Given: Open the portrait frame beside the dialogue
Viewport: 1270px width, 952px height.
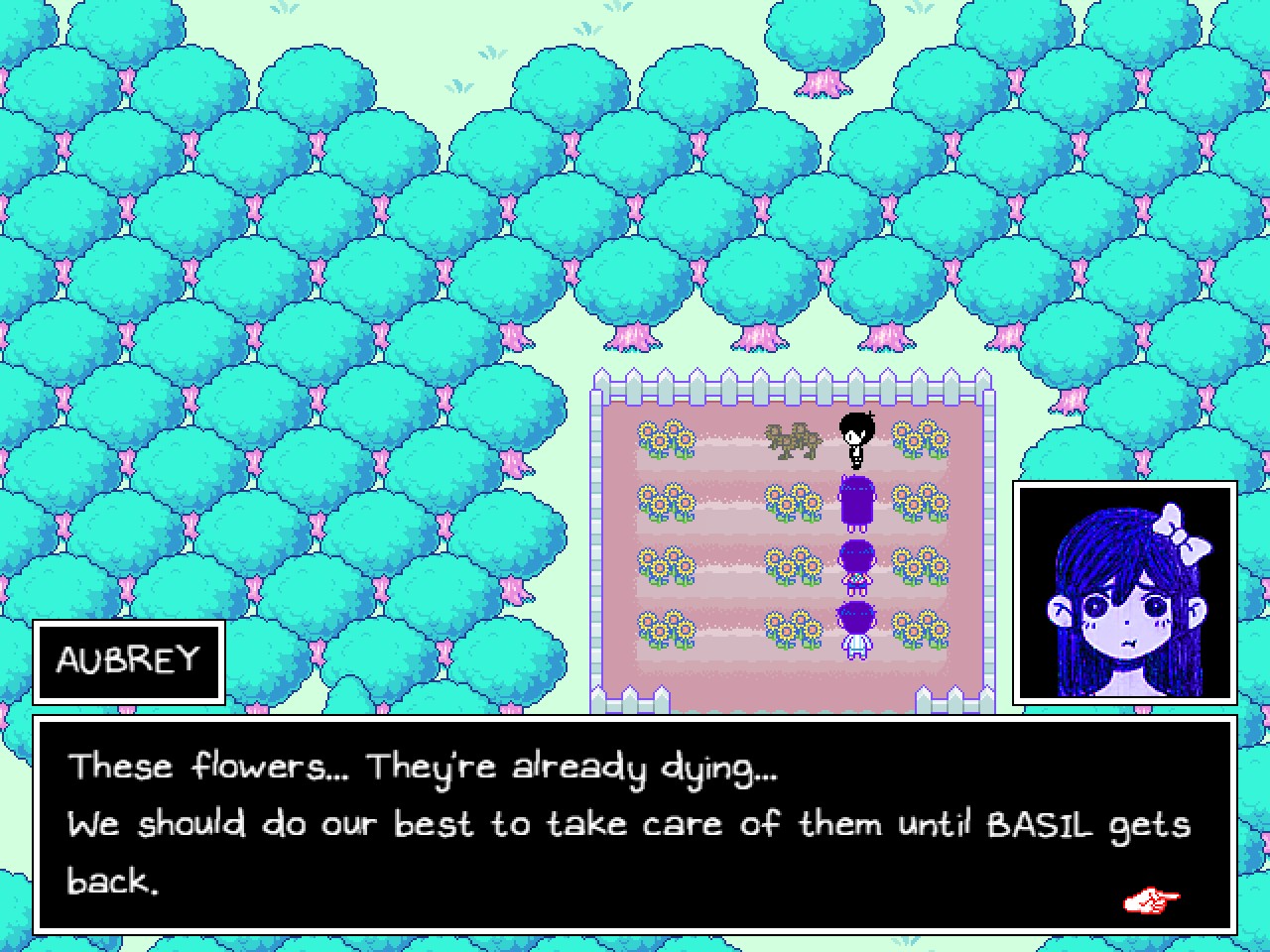Looking at the screenshot, I should coord(1121,590).
